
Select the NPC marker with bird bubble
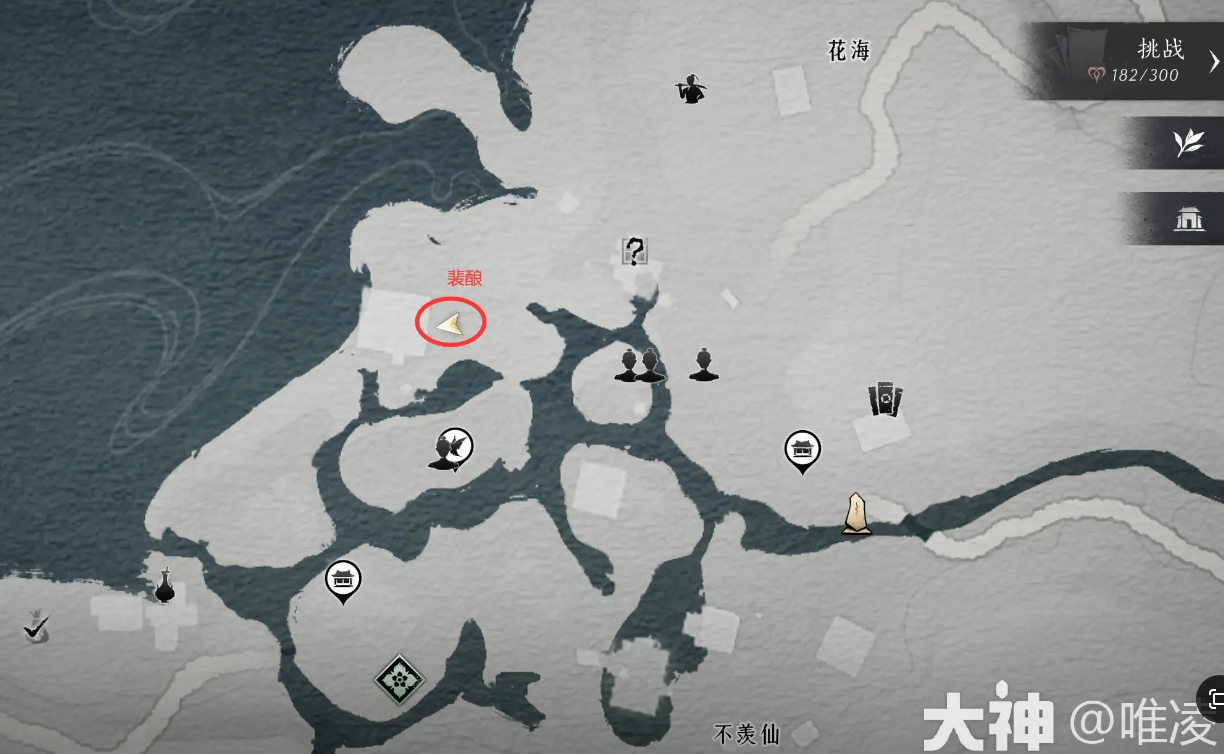452,450
